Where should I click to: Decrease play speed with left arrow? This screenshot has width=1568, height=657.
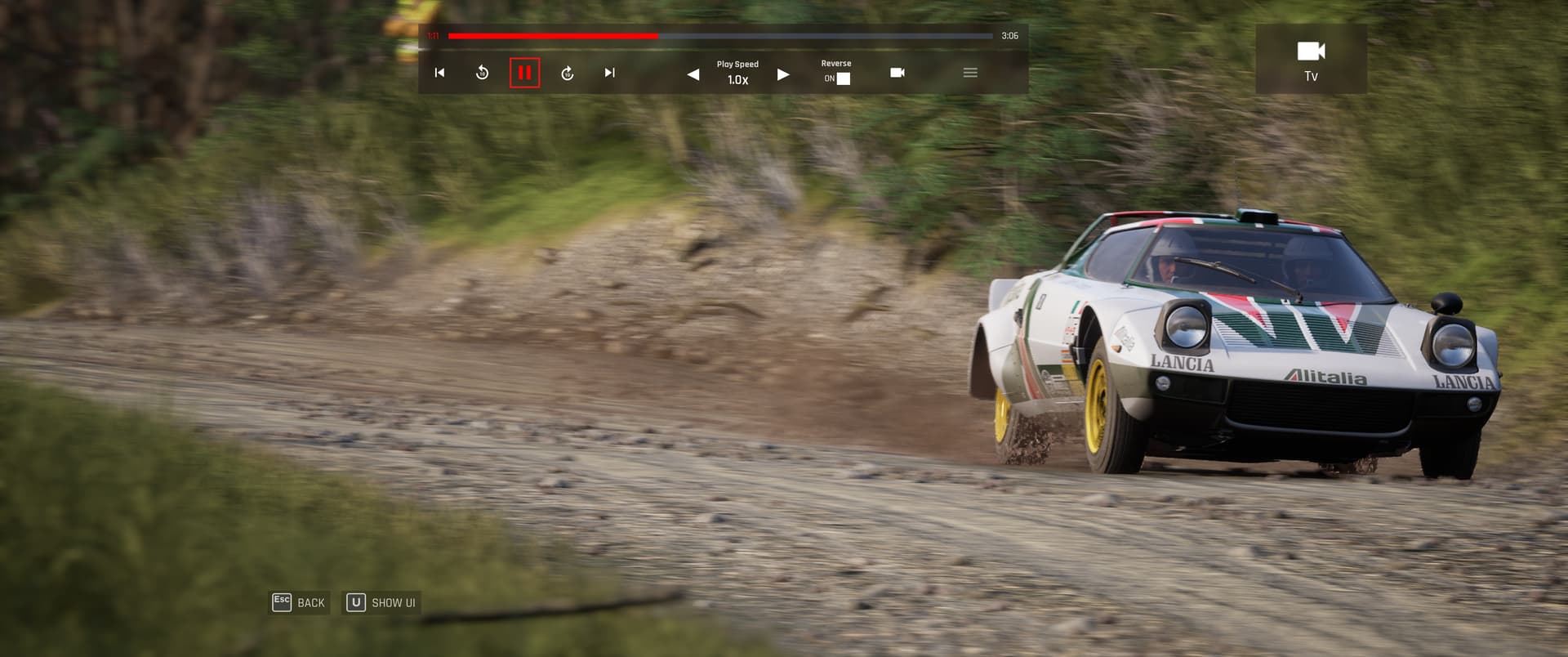pyautogui.click(x=693, y=74)
